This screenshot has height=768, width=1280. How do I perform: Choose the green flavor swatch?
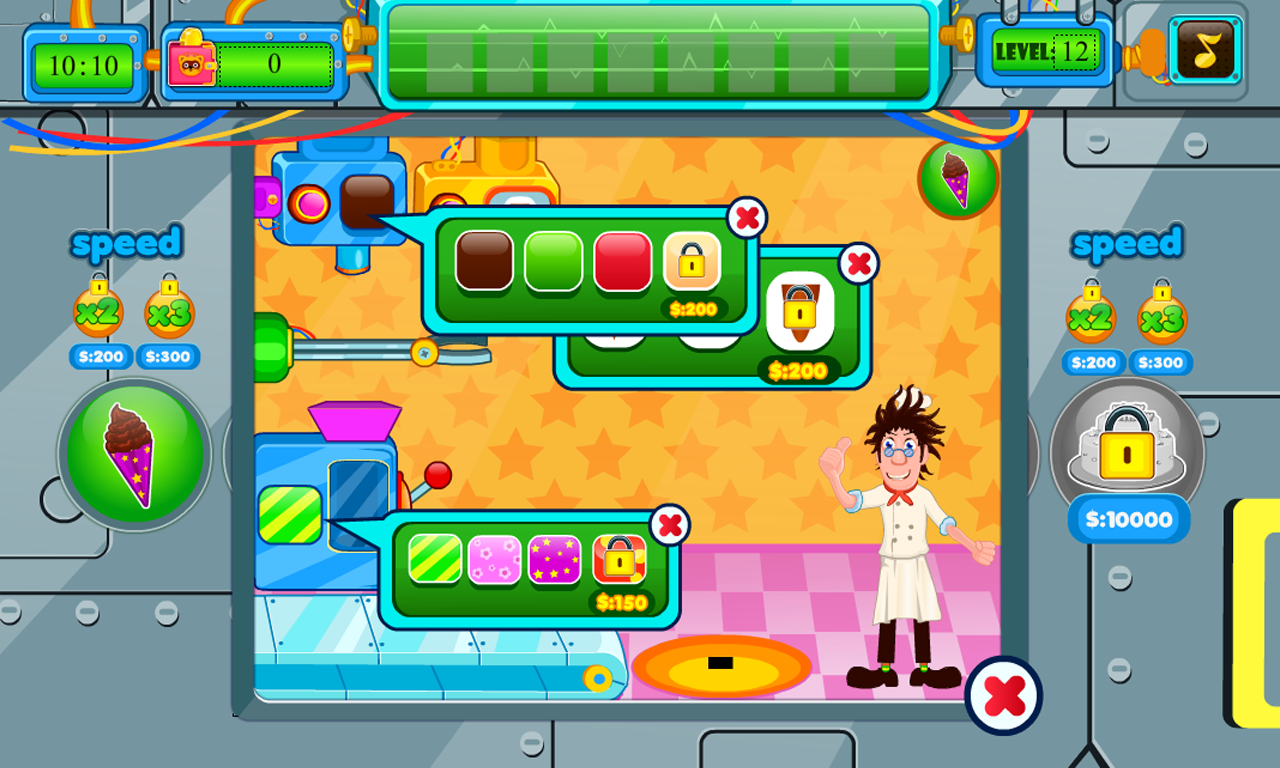pyautogui.click(x=553, y=261)
